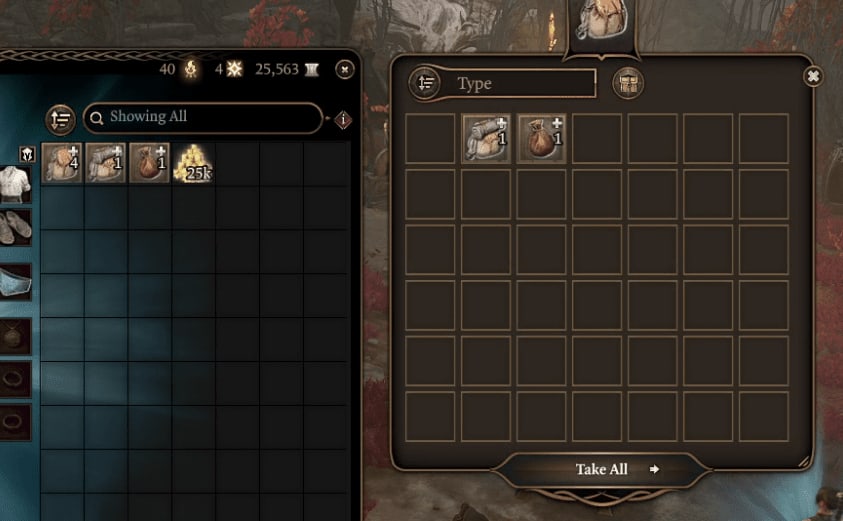843x521 pixels.
Task: Pick the brown pouch inside the container window
Action: [x=542, y=138]
